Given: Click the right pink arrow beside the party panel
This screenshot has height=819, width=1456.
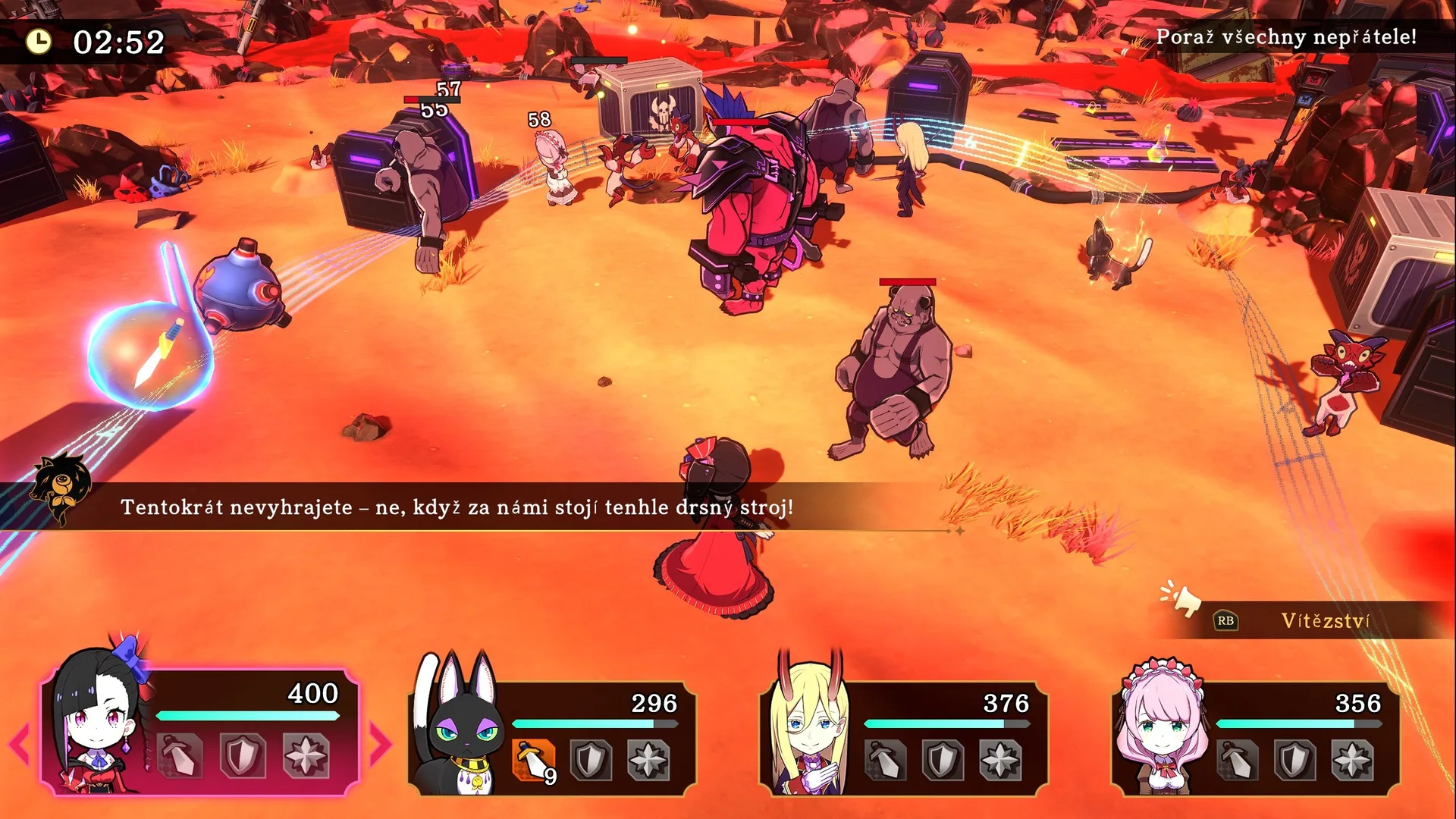Looking at the screenshot, I should coord(380,743).
